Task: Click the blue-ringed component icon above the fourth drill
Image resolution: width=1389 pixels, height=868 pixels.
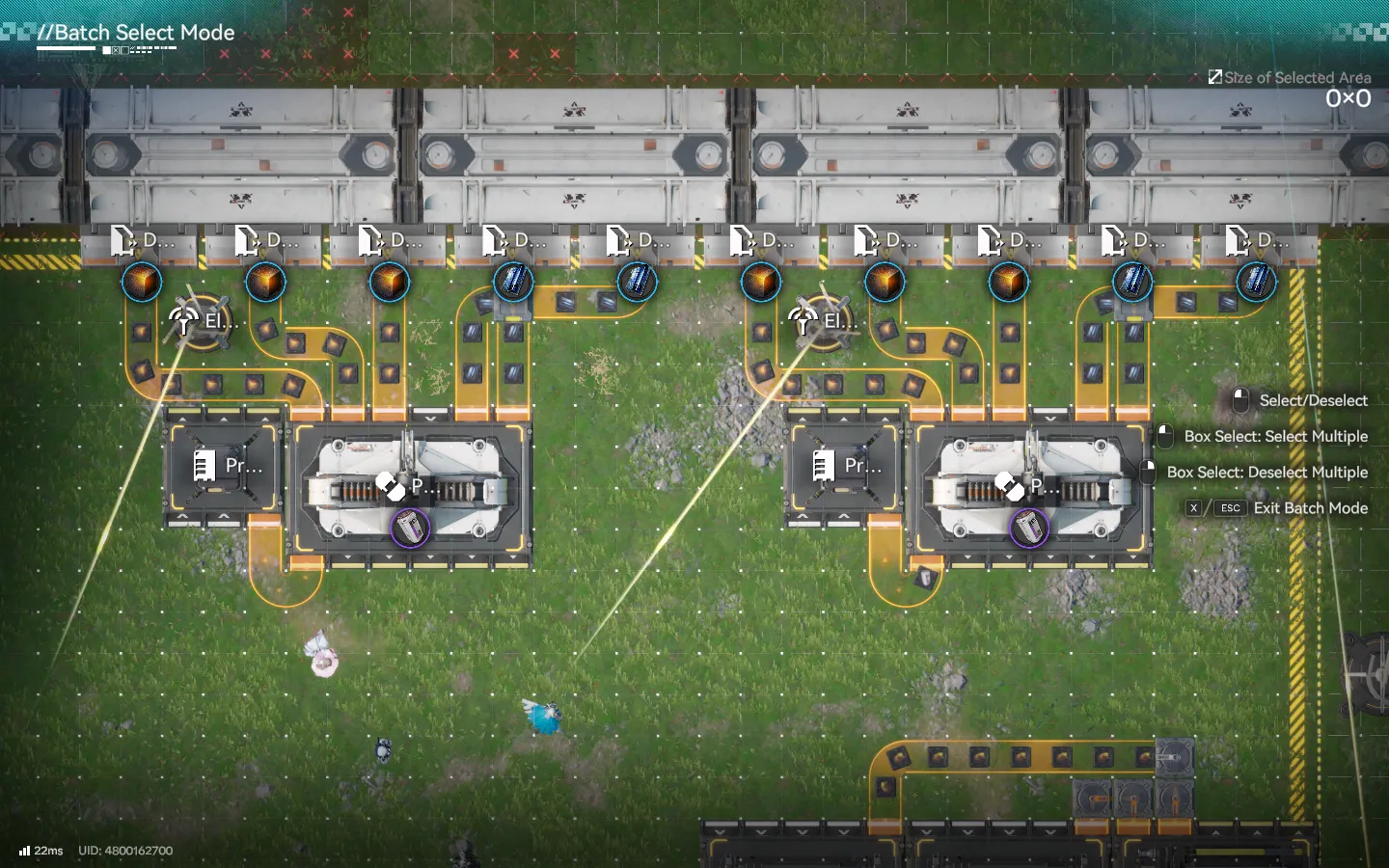Action: point(512,282)
